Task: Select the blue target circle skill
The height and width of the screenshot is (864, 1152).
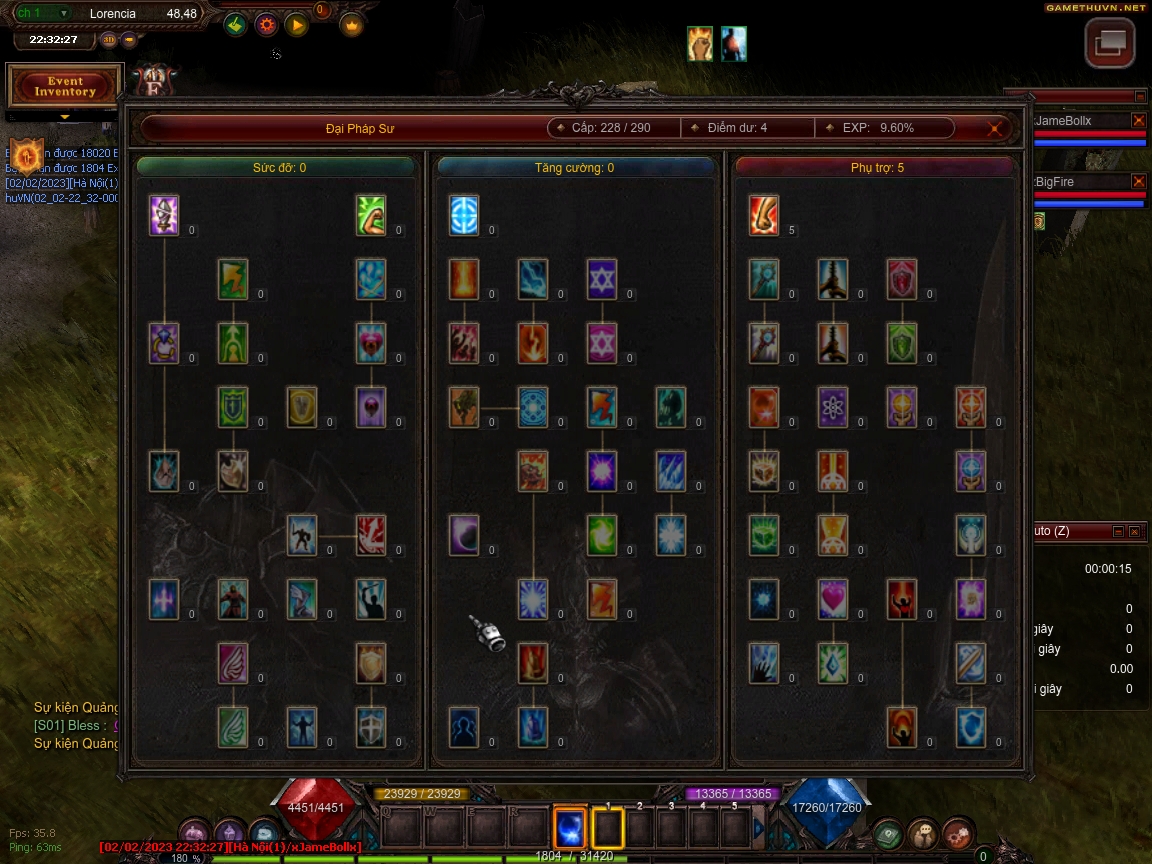Action: (464, 215)
